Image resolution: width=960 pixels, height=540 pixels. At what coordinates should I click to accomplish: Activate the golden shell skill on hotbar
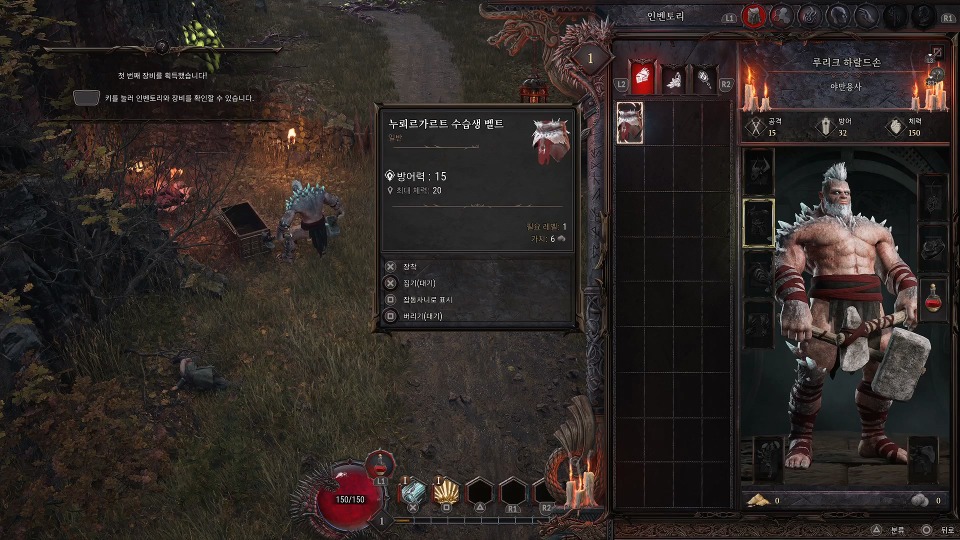(x=447, y=491)
